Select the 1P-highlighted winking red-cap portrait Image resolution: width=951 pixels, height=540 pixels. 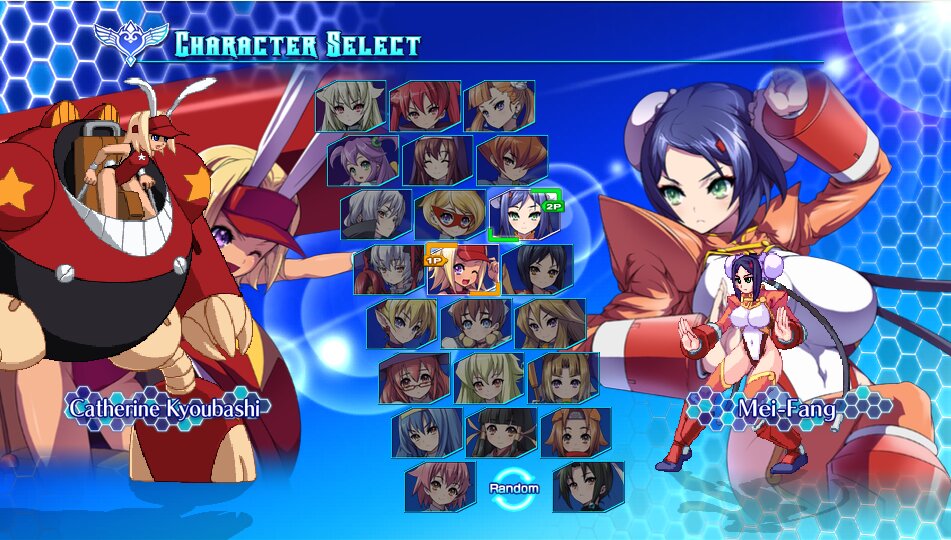click(463, 268)
